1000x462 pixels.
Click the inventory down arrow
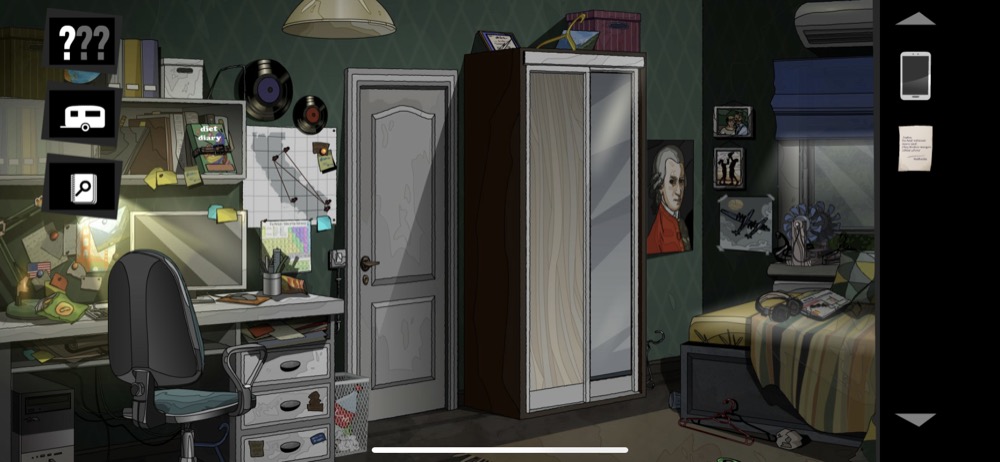915,420
